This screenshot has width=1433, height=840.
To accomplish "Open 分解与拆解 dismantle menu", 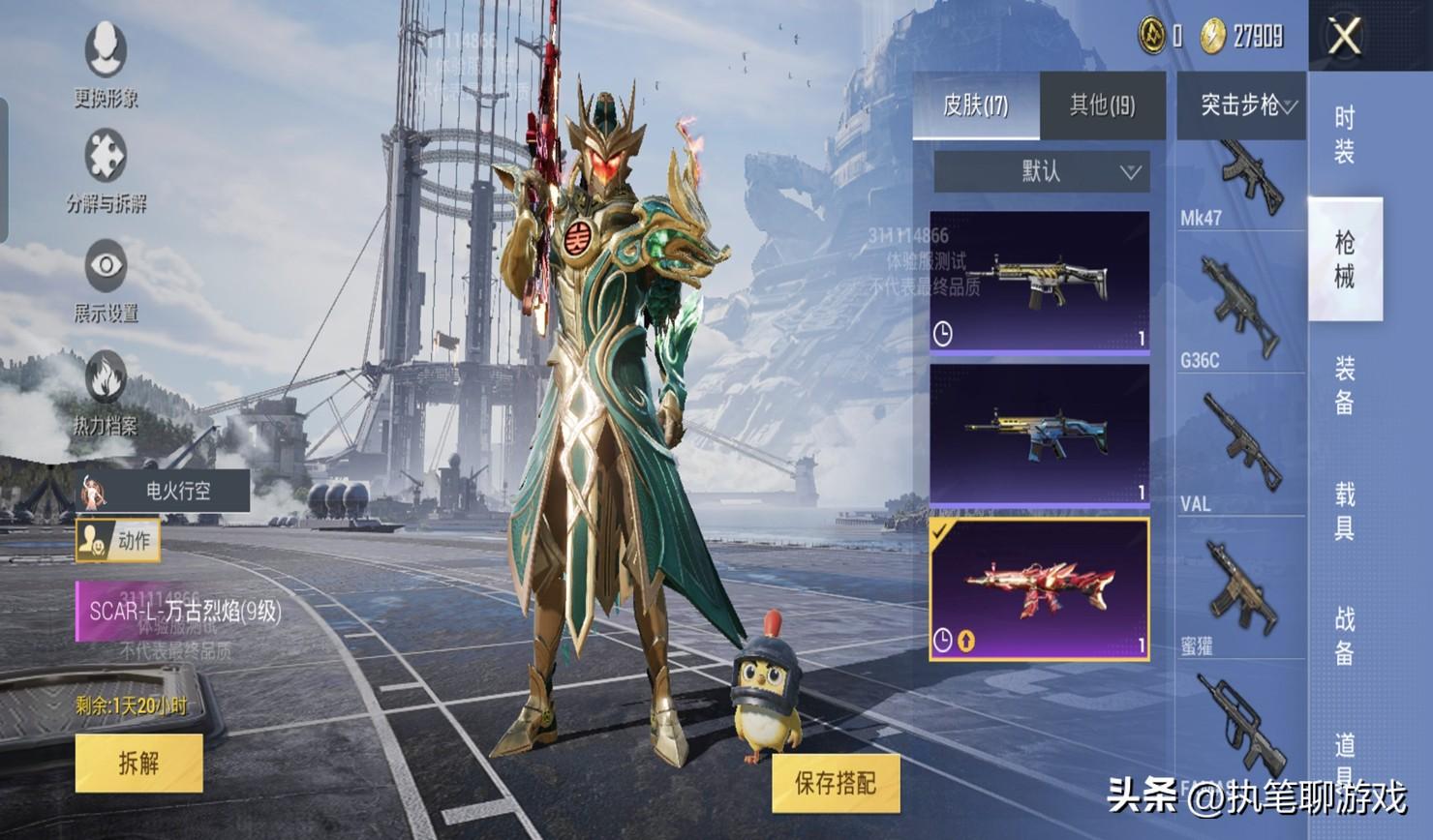I will click(106, 171).
